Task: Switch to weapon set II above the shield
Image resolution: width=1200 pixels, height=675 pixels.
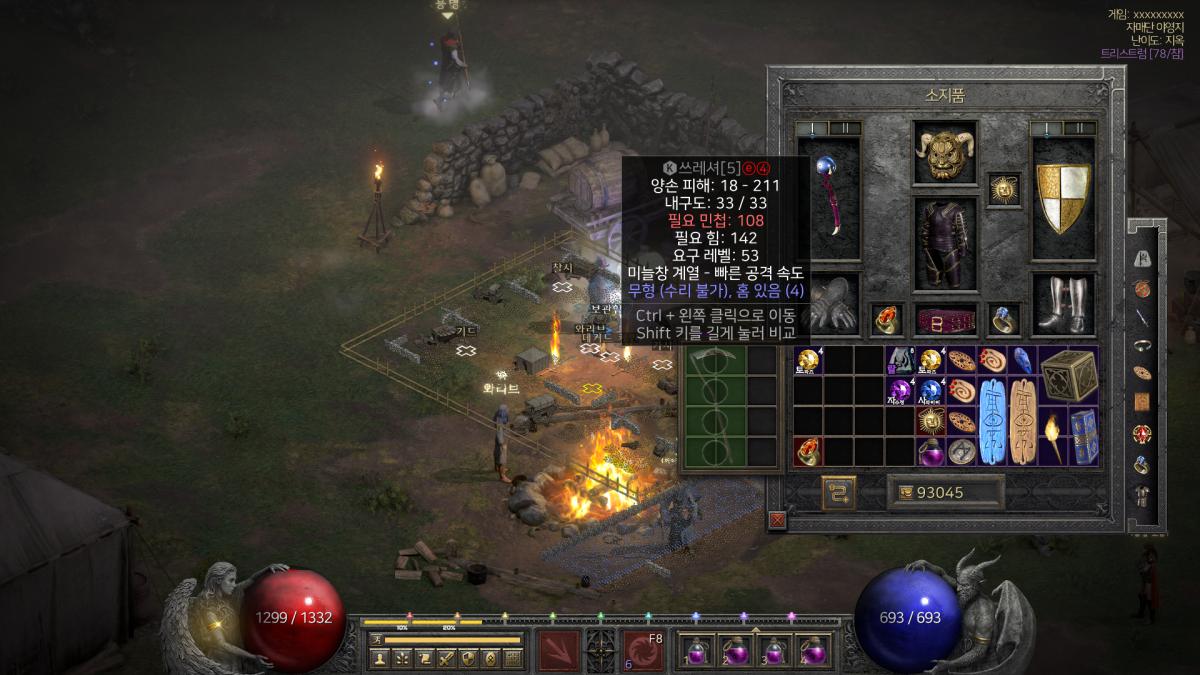Action: point(1080,128)
